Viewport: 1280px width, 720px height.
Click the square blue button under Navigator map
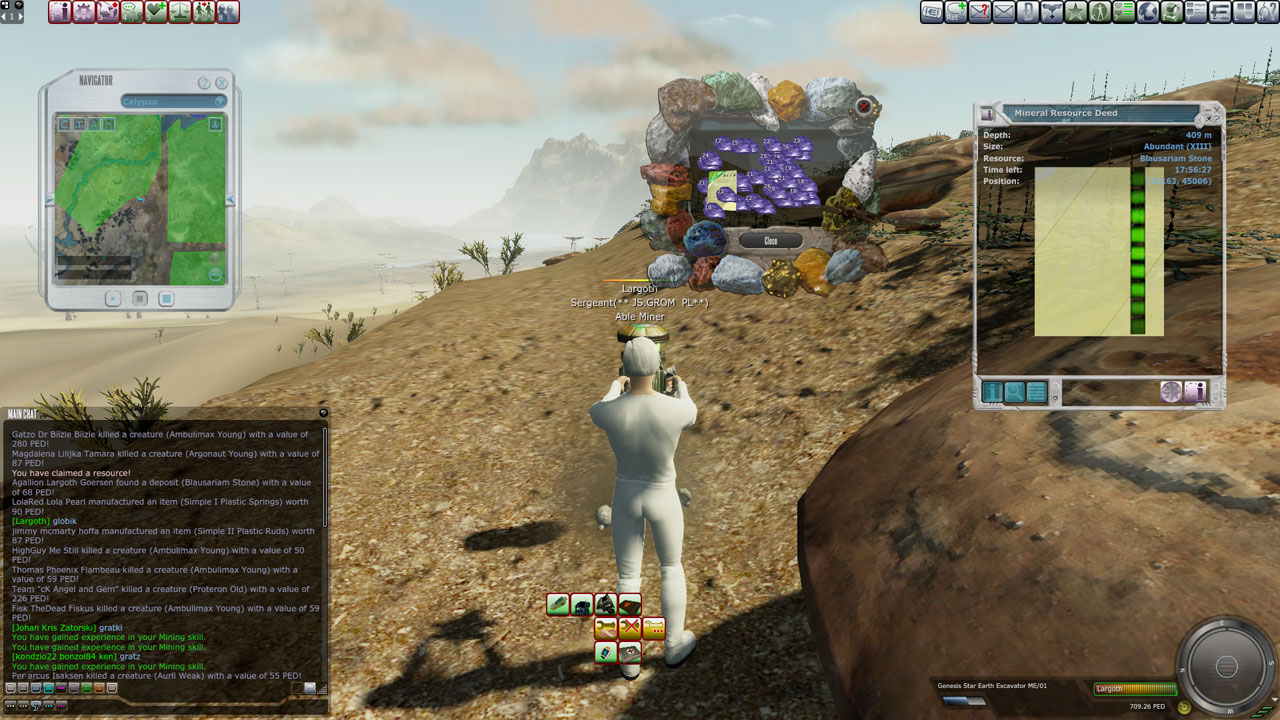166,298
